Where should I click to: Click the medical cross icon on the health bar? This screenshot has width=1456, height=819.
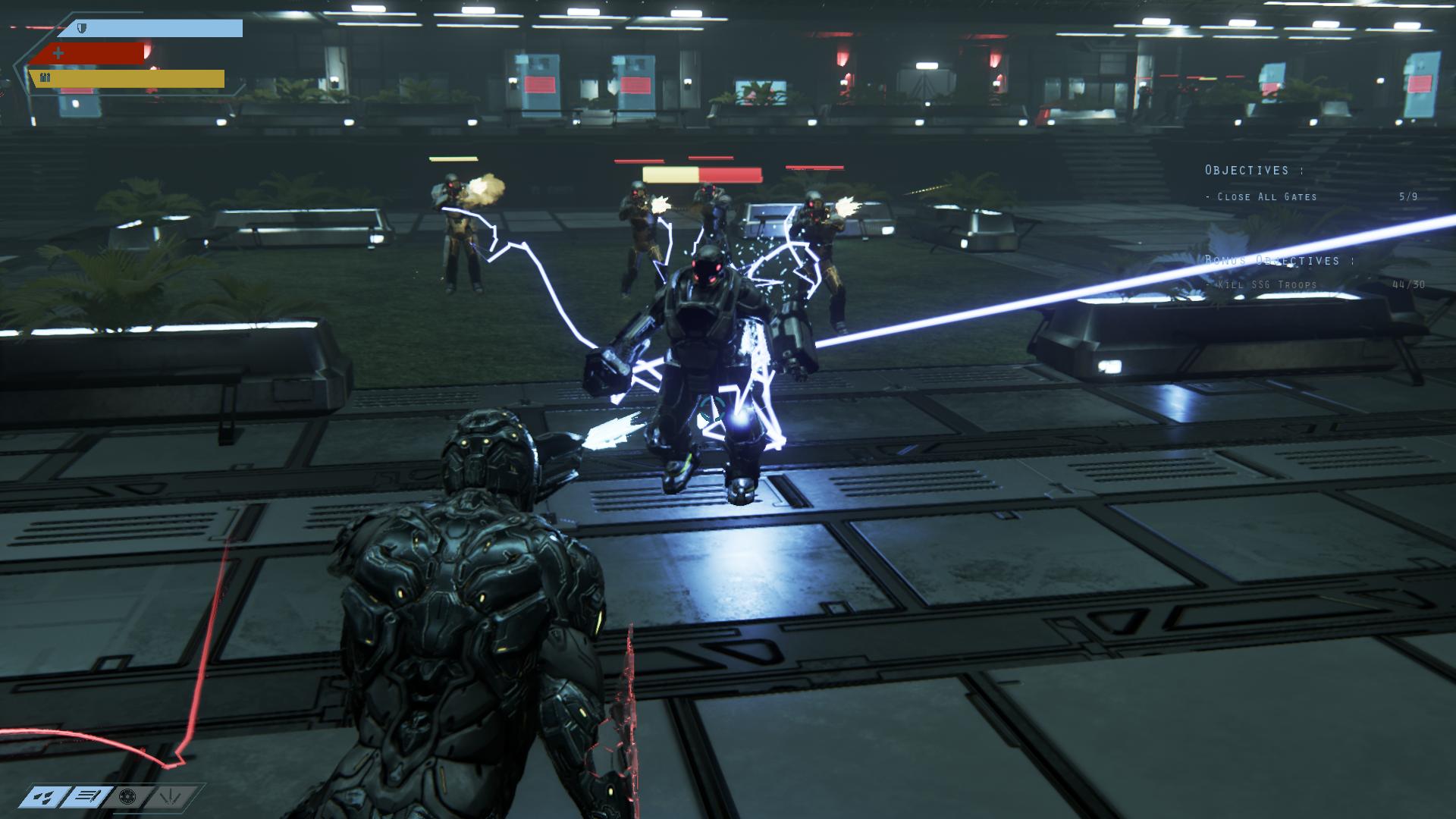tap(57, 53)
